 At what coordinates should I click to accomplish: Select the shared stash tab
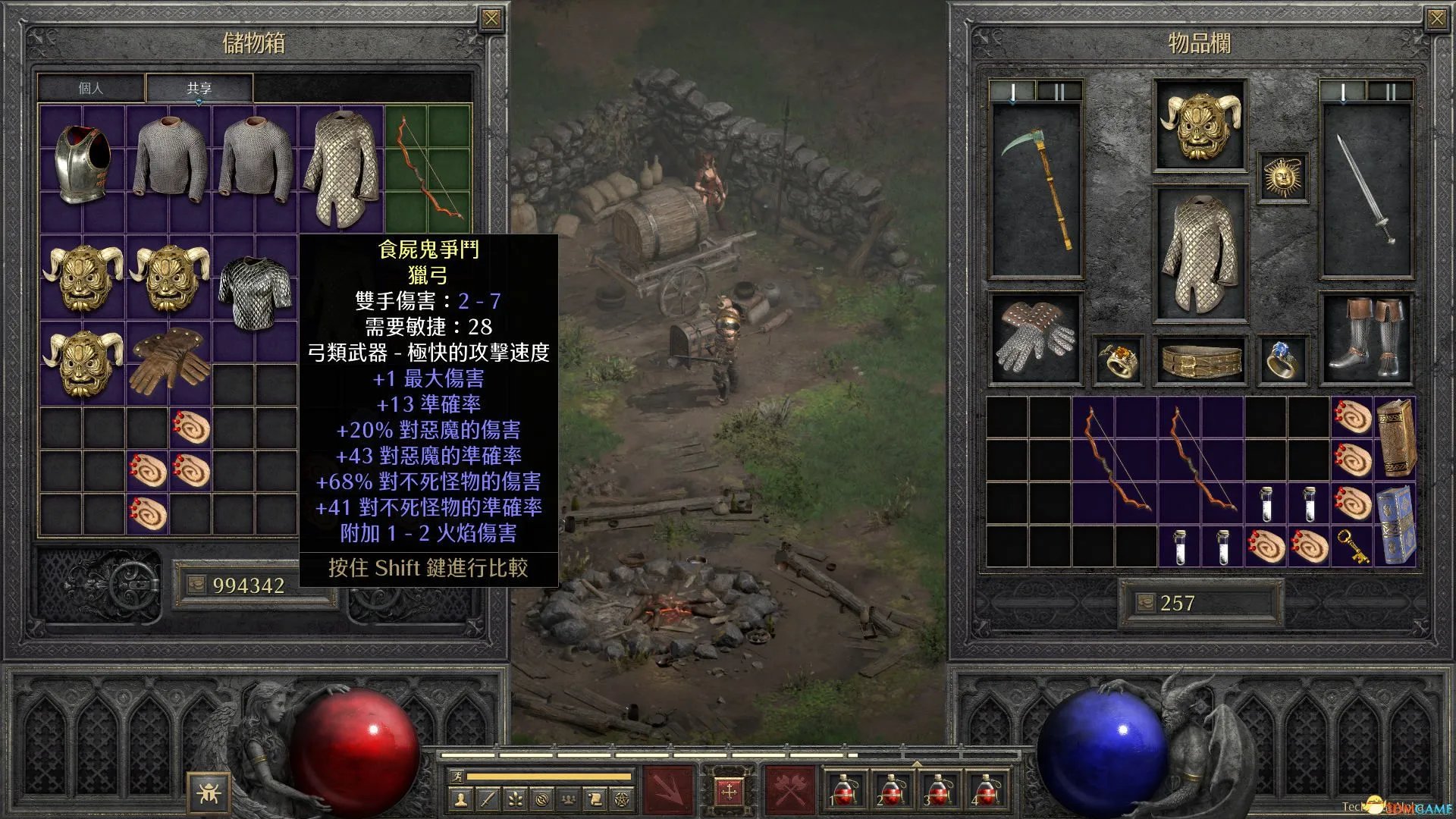coord(199,88)
